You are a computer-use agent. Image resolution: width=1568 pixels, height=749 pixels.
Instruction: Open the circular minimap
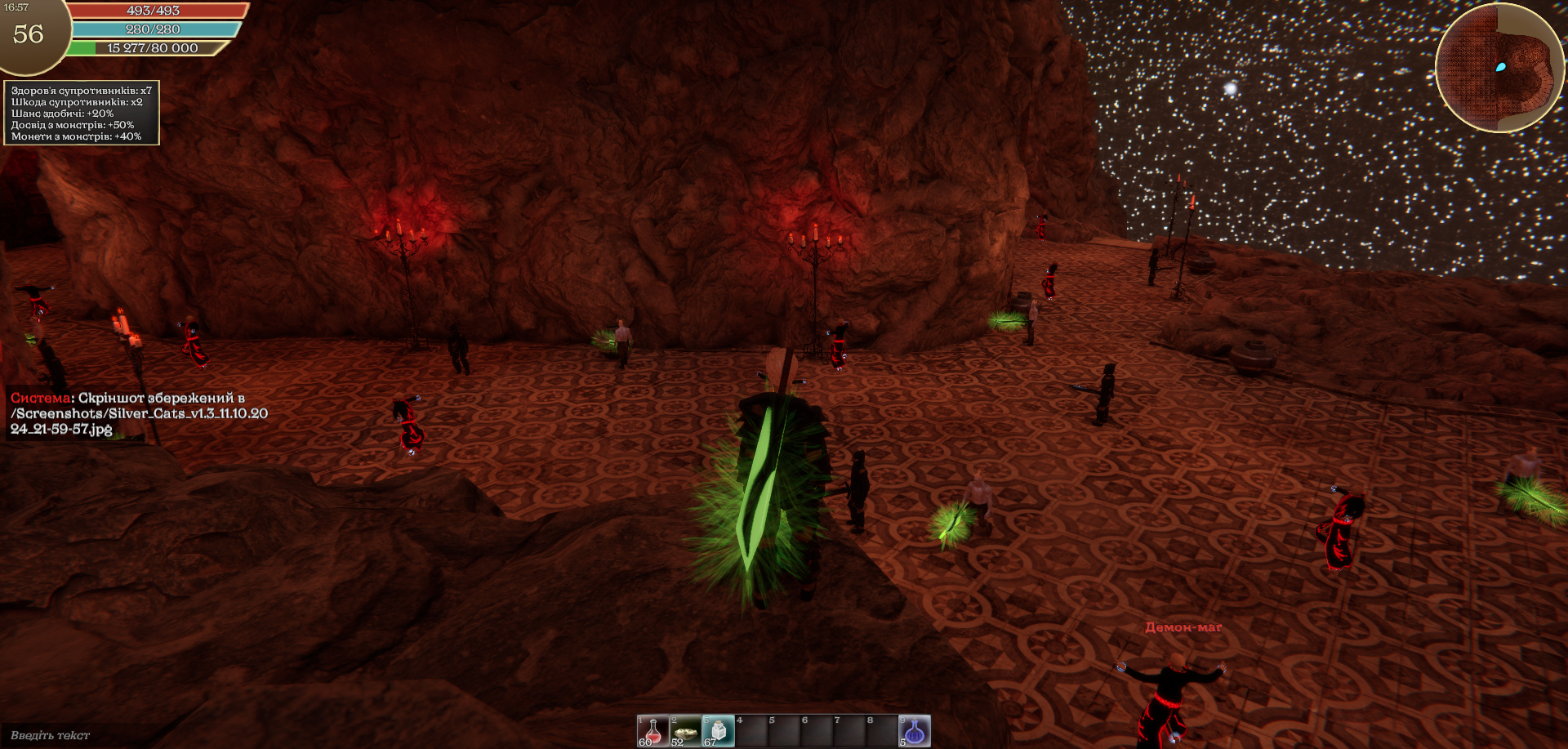tap(1499, 68)
